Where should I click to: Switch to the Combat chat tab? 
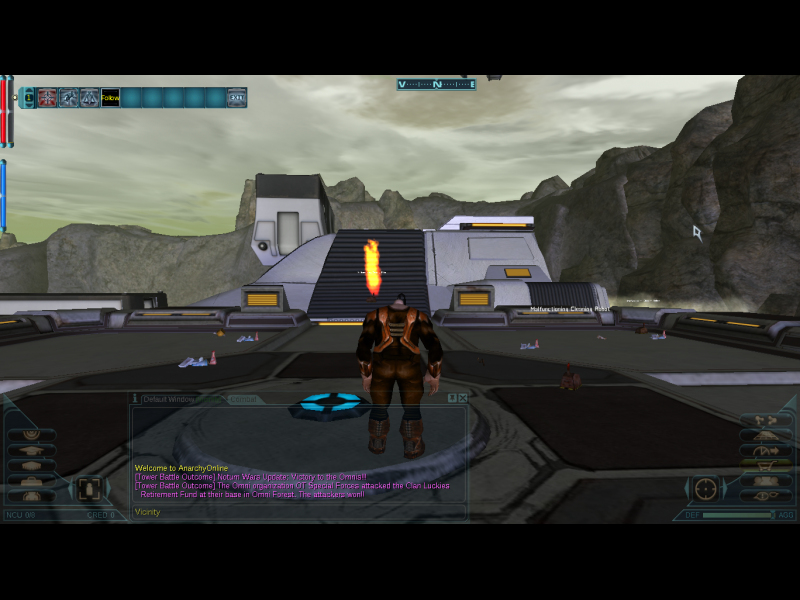coord(242,399)
